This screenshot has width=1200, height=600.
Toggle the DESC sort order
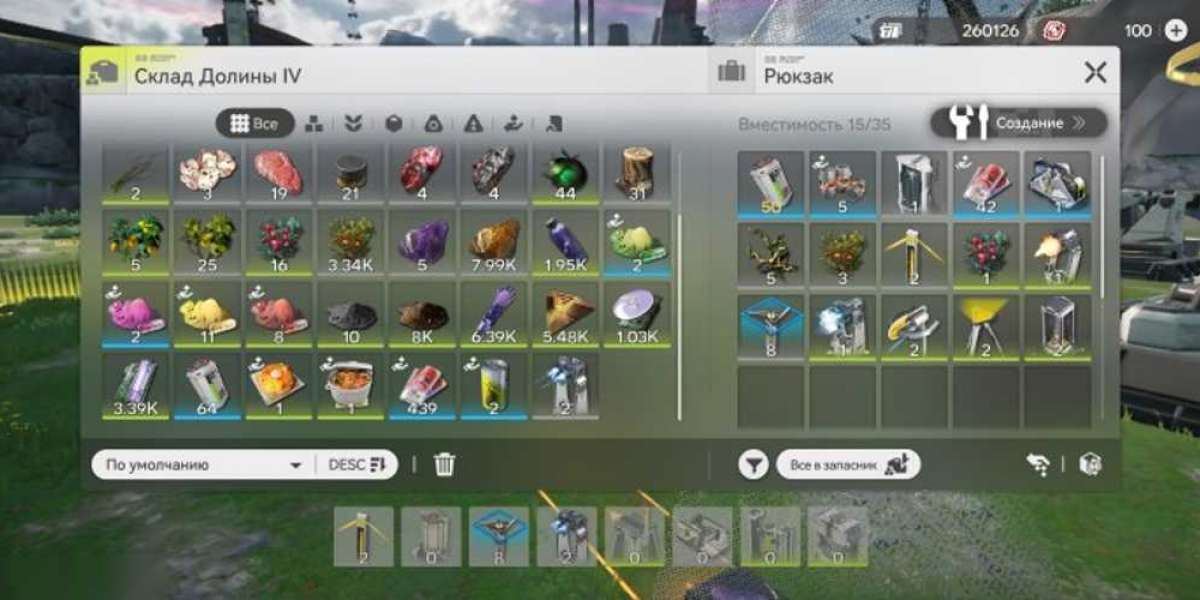(x=357, y=465)
